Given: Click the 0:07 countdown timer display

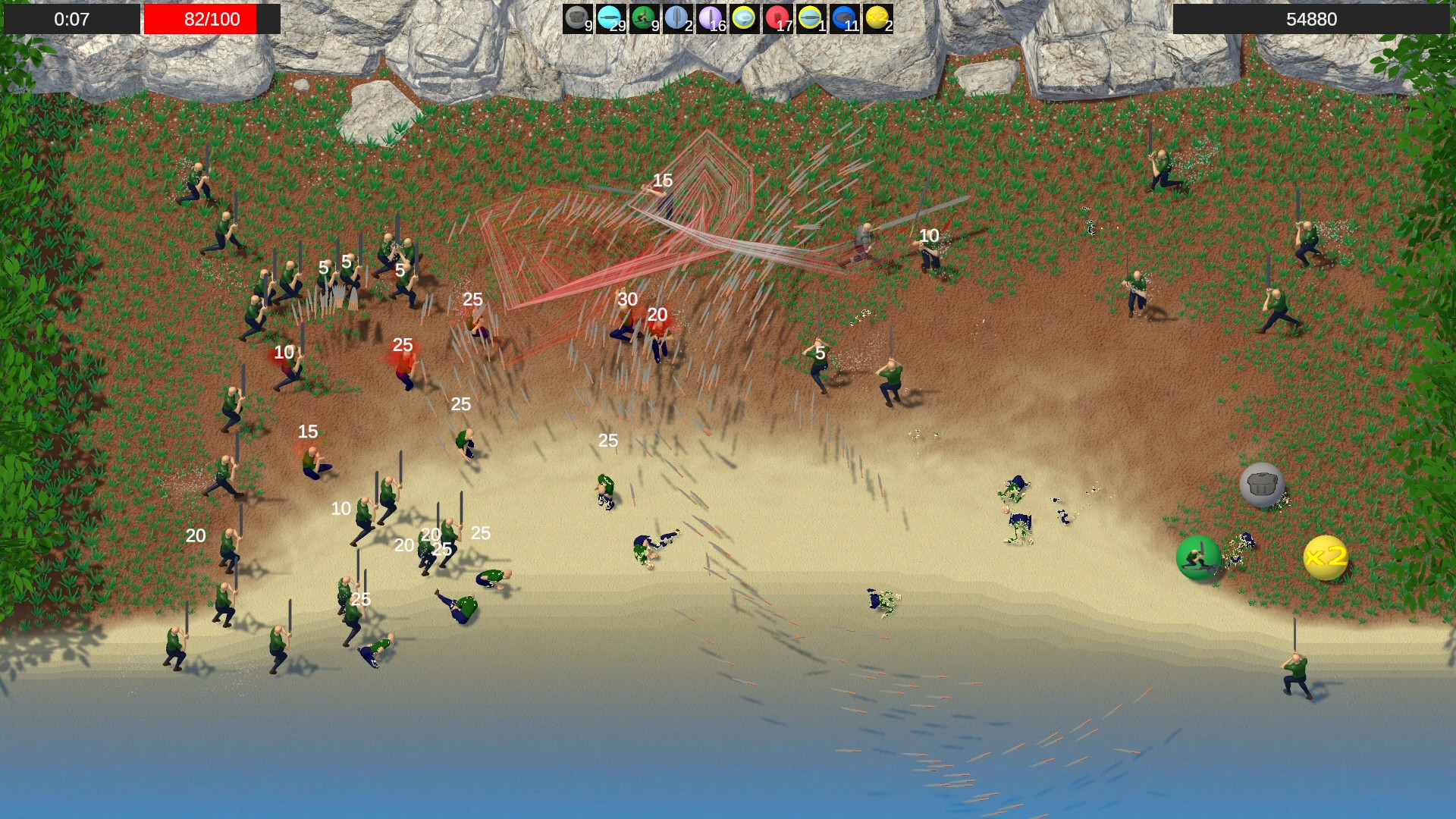Looking at the screenshot, I should pos(72,20).
